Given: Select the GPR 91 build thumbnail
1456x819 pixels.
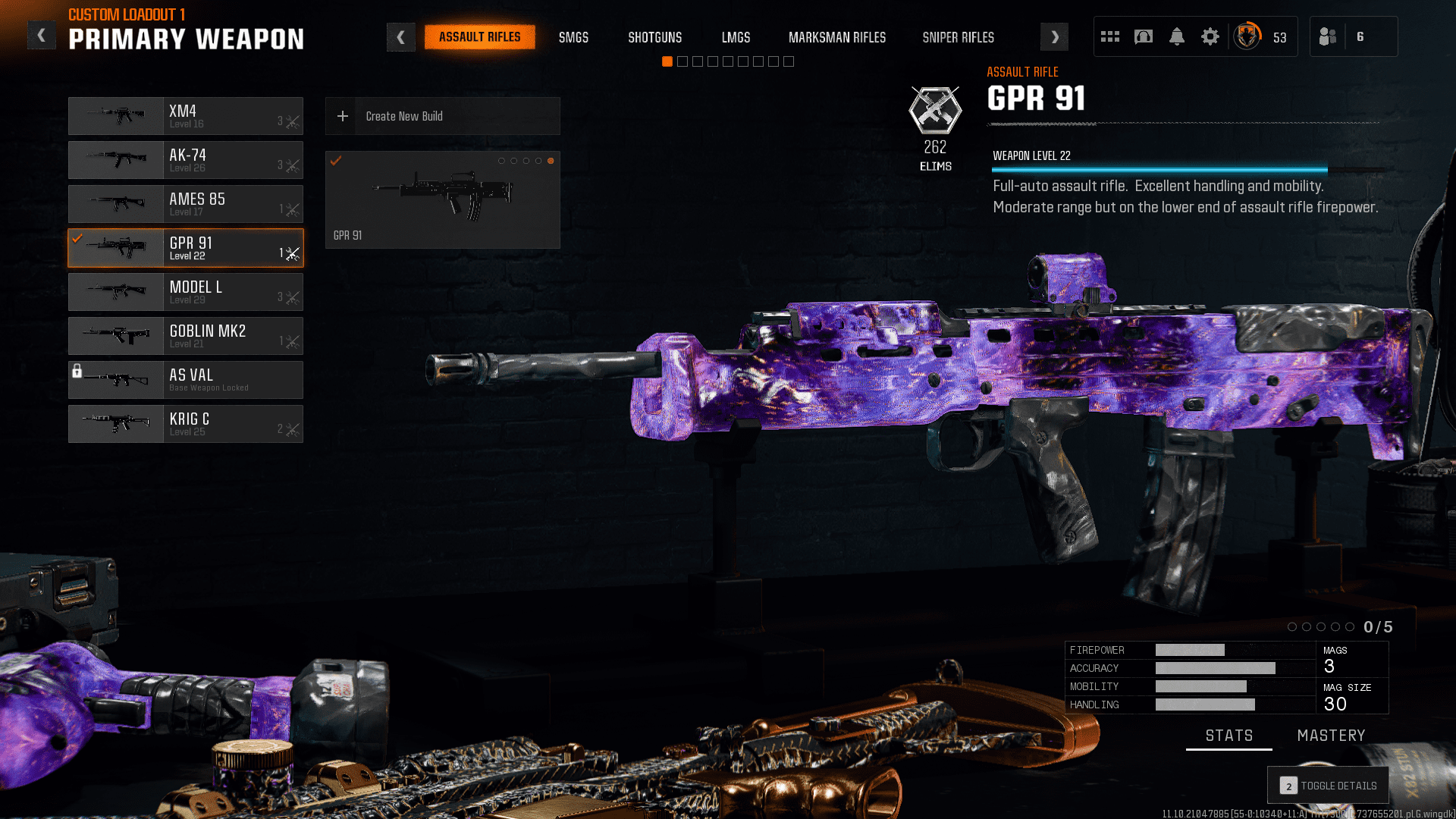Looking at the screenshot, I should pyautogui.click(x=442, y=199).
